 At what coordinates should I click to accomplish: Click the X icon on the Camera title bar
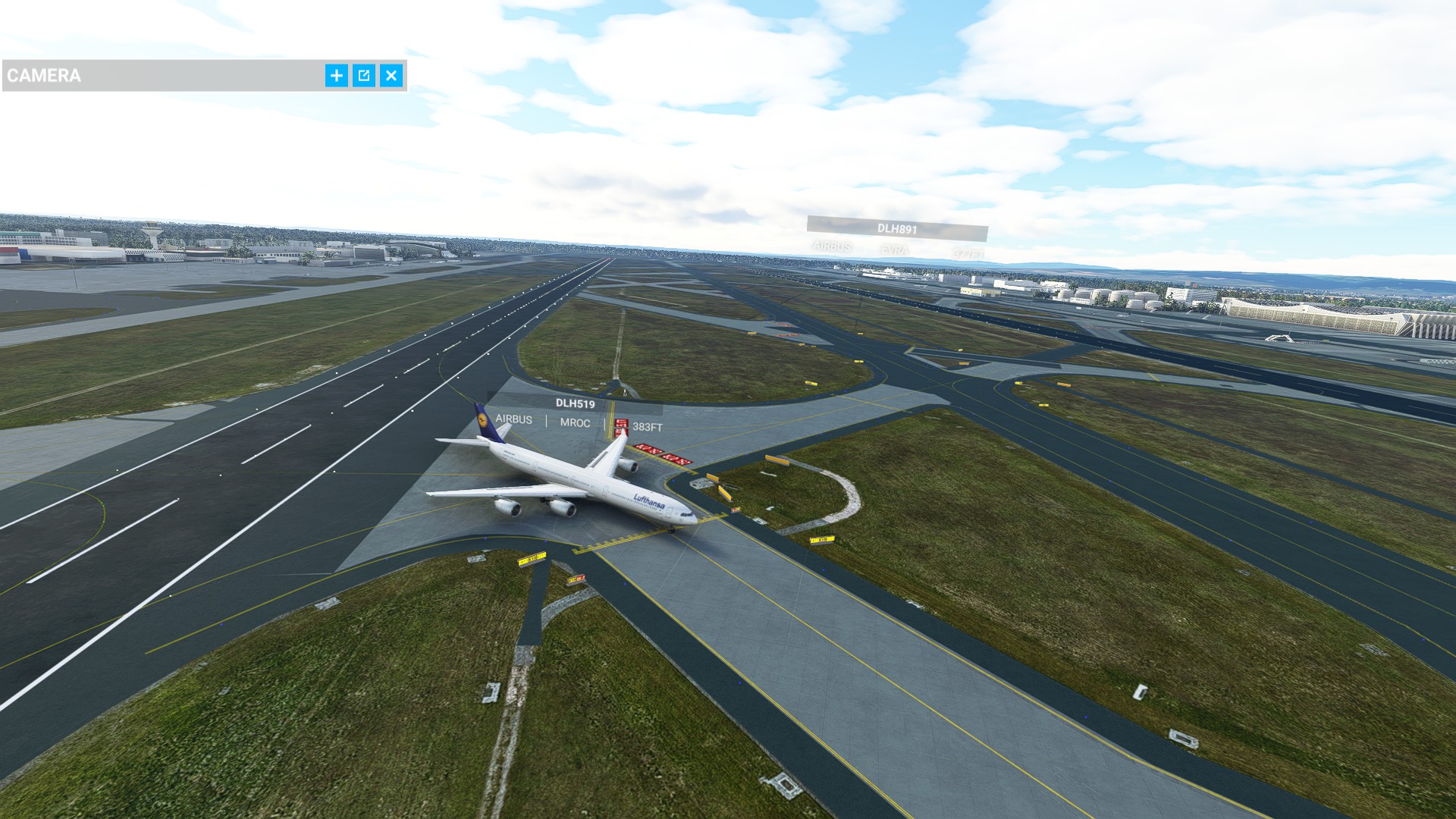click(x=391, y=76)
